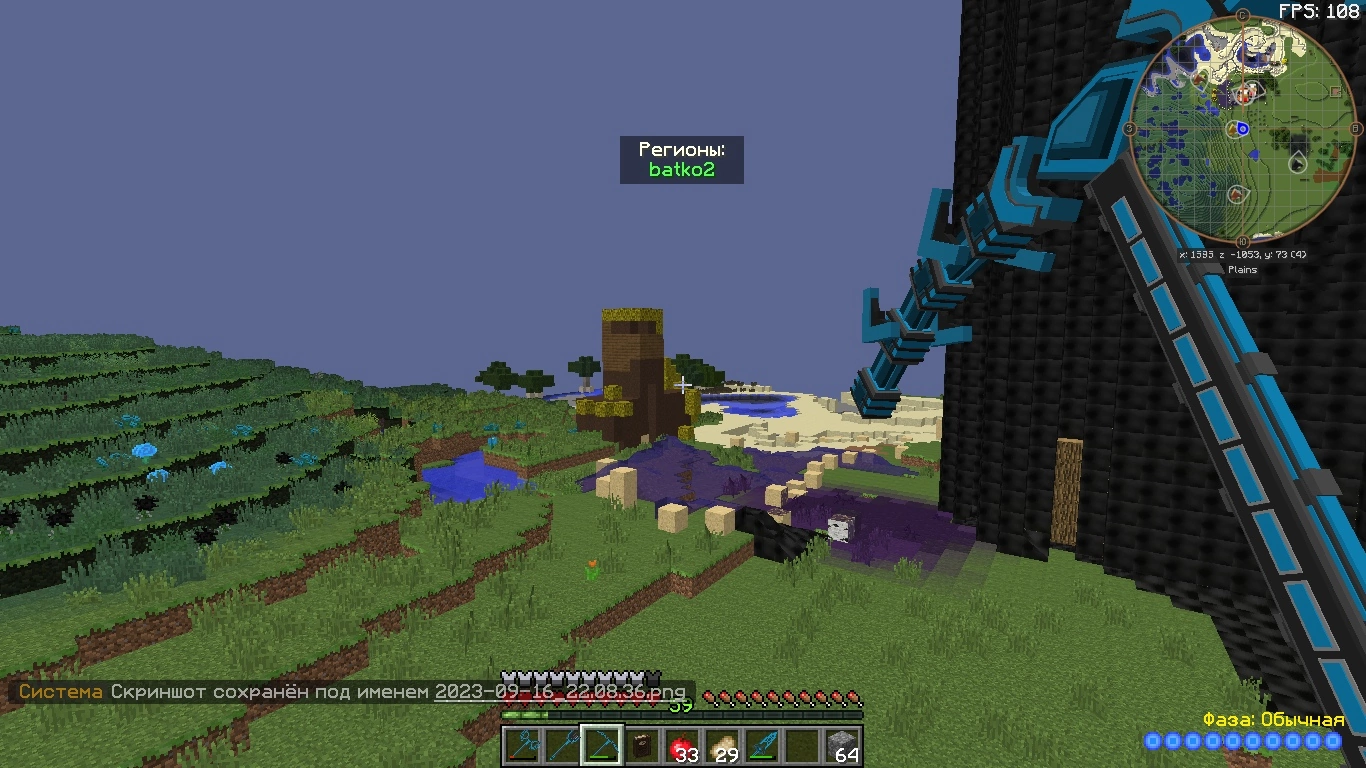Select the bread stack of 29
The image size is (1366, 768).
(x=722, y=746)
